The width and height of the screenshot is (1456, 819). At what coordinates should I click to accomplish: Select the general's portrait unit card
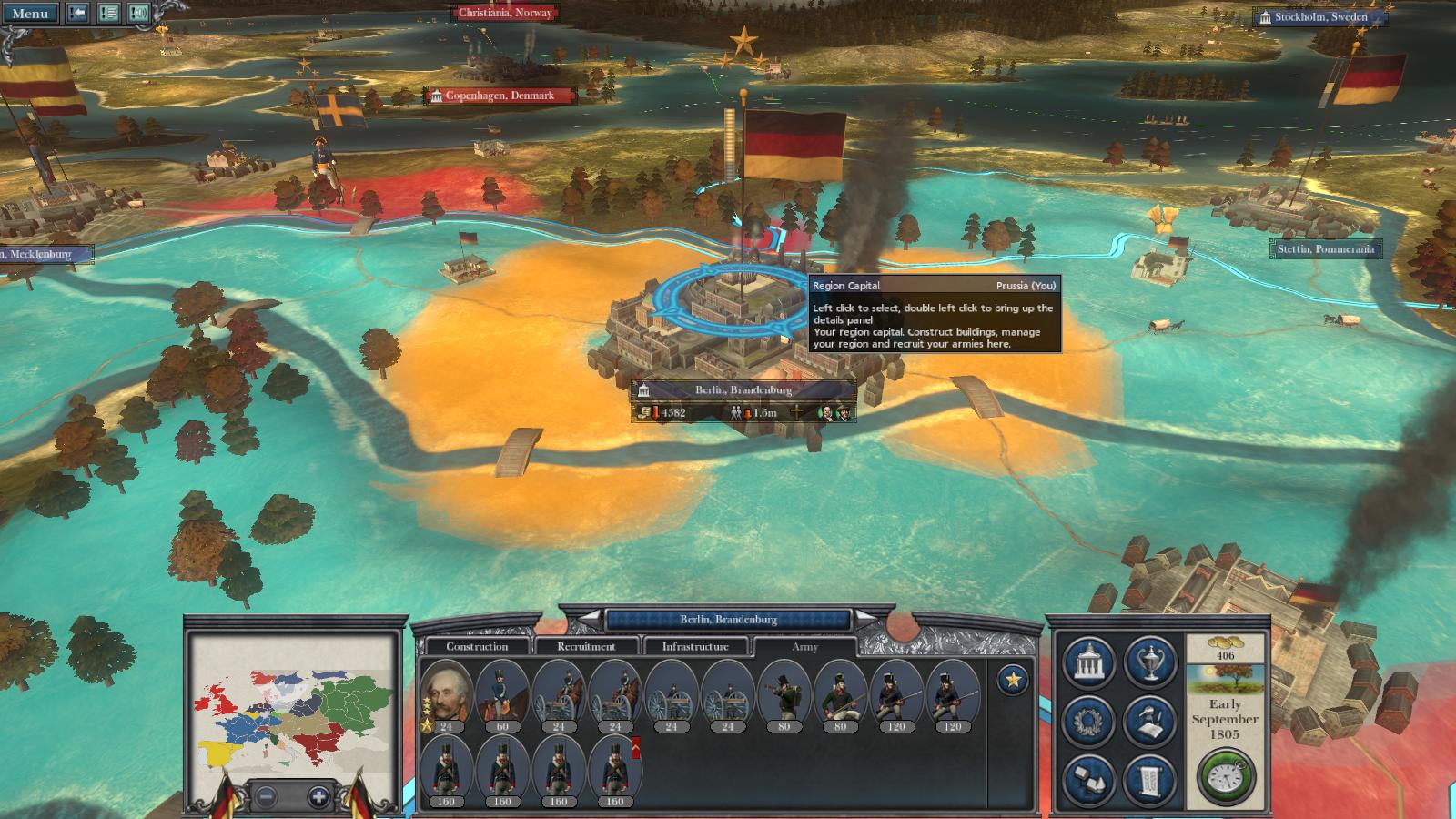[x=446, y=693]
